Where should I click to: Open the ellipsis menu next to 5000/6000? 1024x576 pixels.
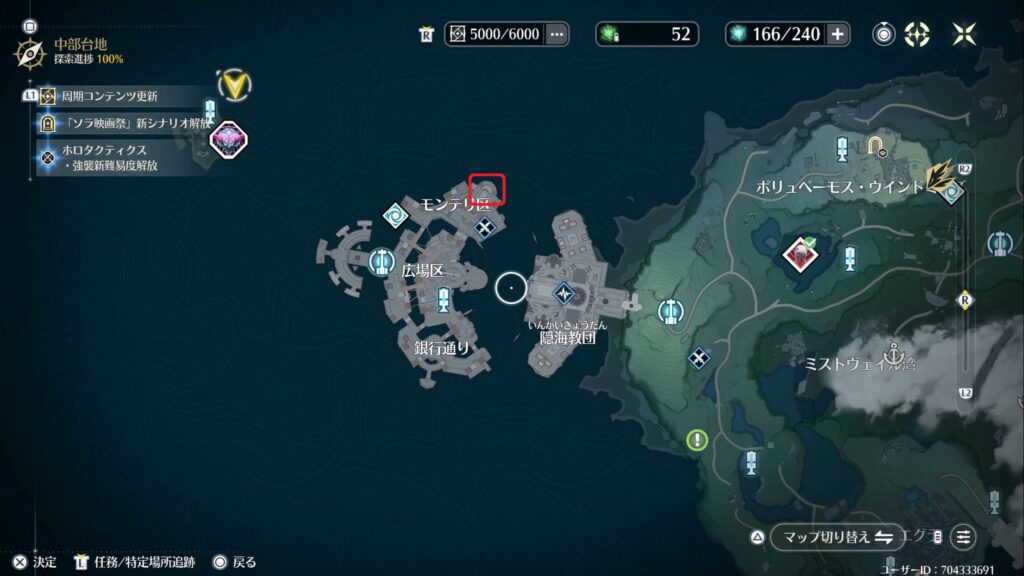tap(557, 34)
